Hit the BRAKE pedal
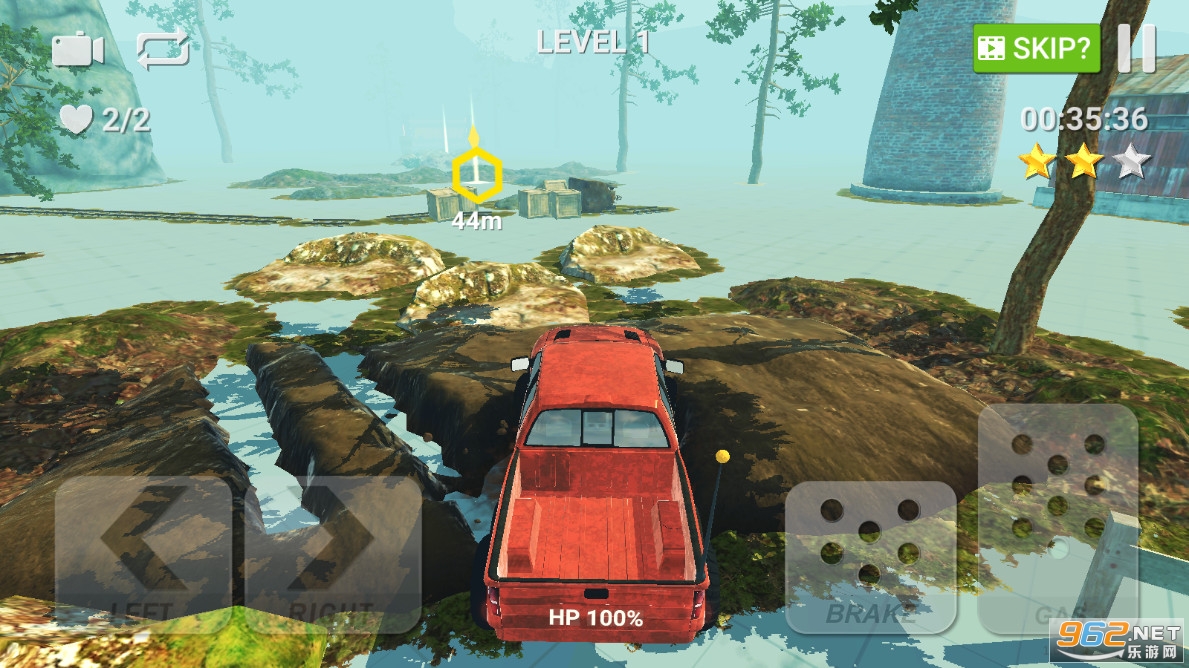The width and height of the screenshot is (1189, 668). (869, 557)
